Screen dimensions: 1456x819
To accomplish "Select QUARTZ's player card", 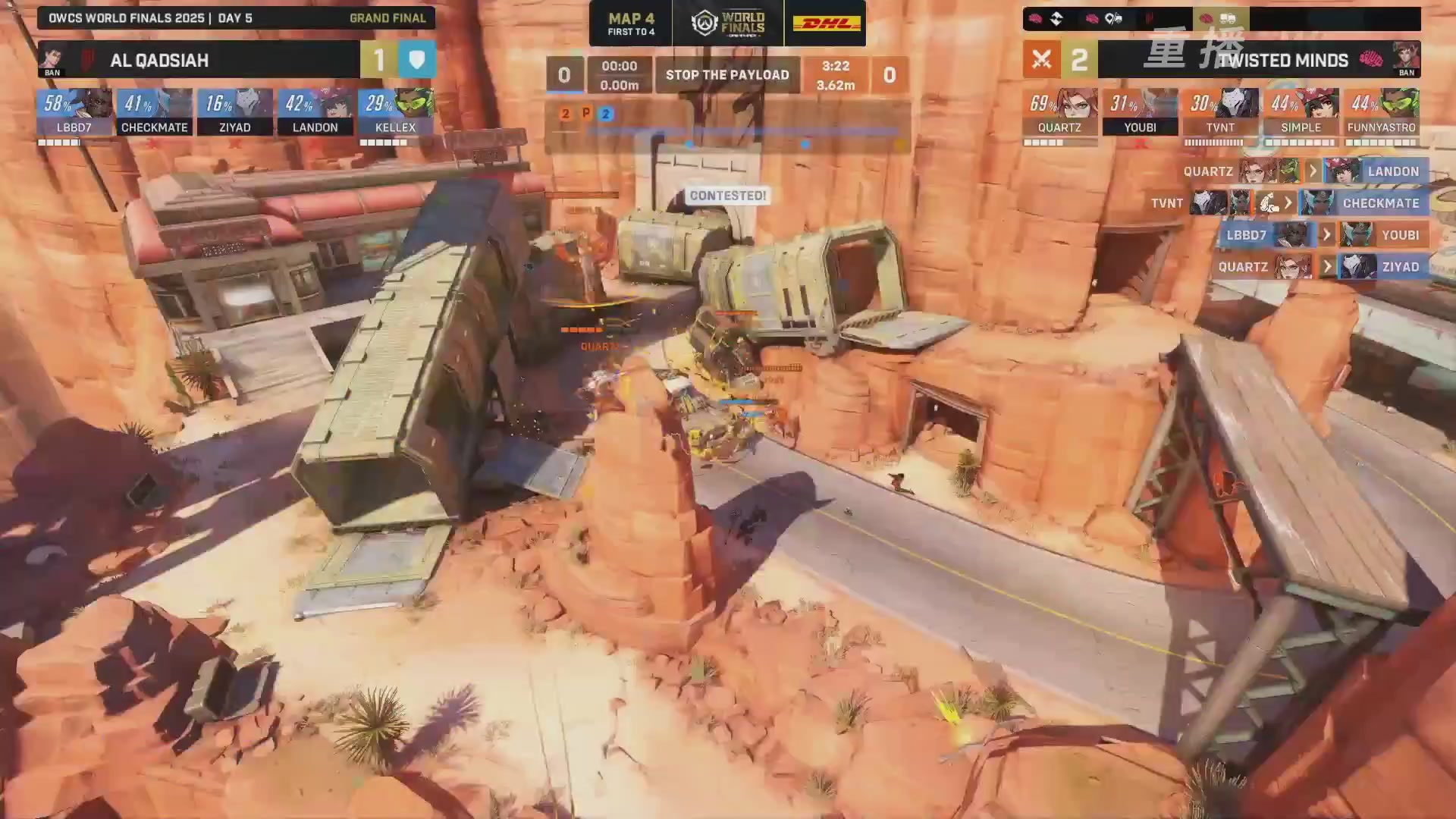I will pos(1060,112).
